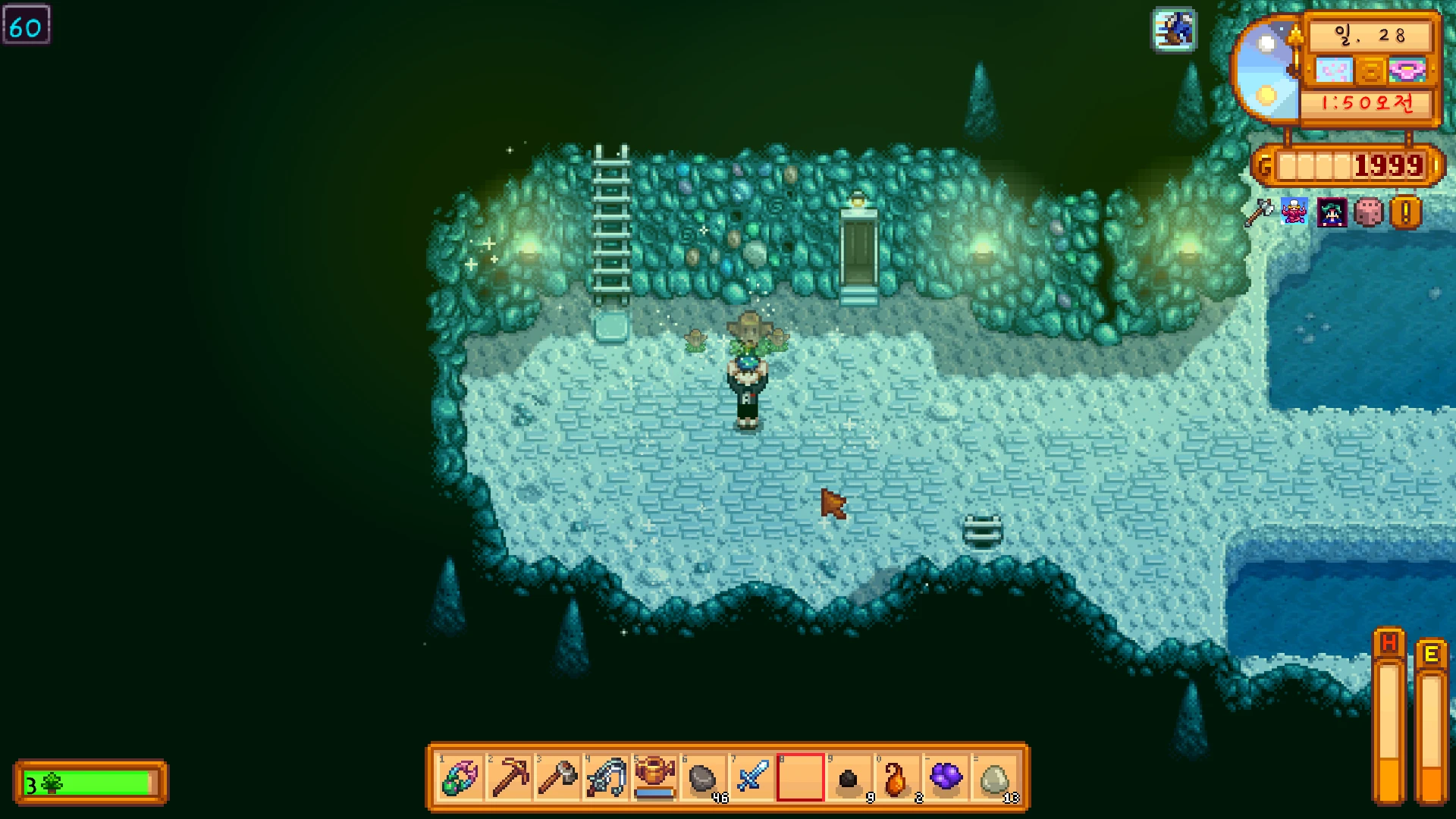This screenshot has width=1456, height=819.
Task: Select the colorful ring item in hotbar
Action: [x=460, y=777]
